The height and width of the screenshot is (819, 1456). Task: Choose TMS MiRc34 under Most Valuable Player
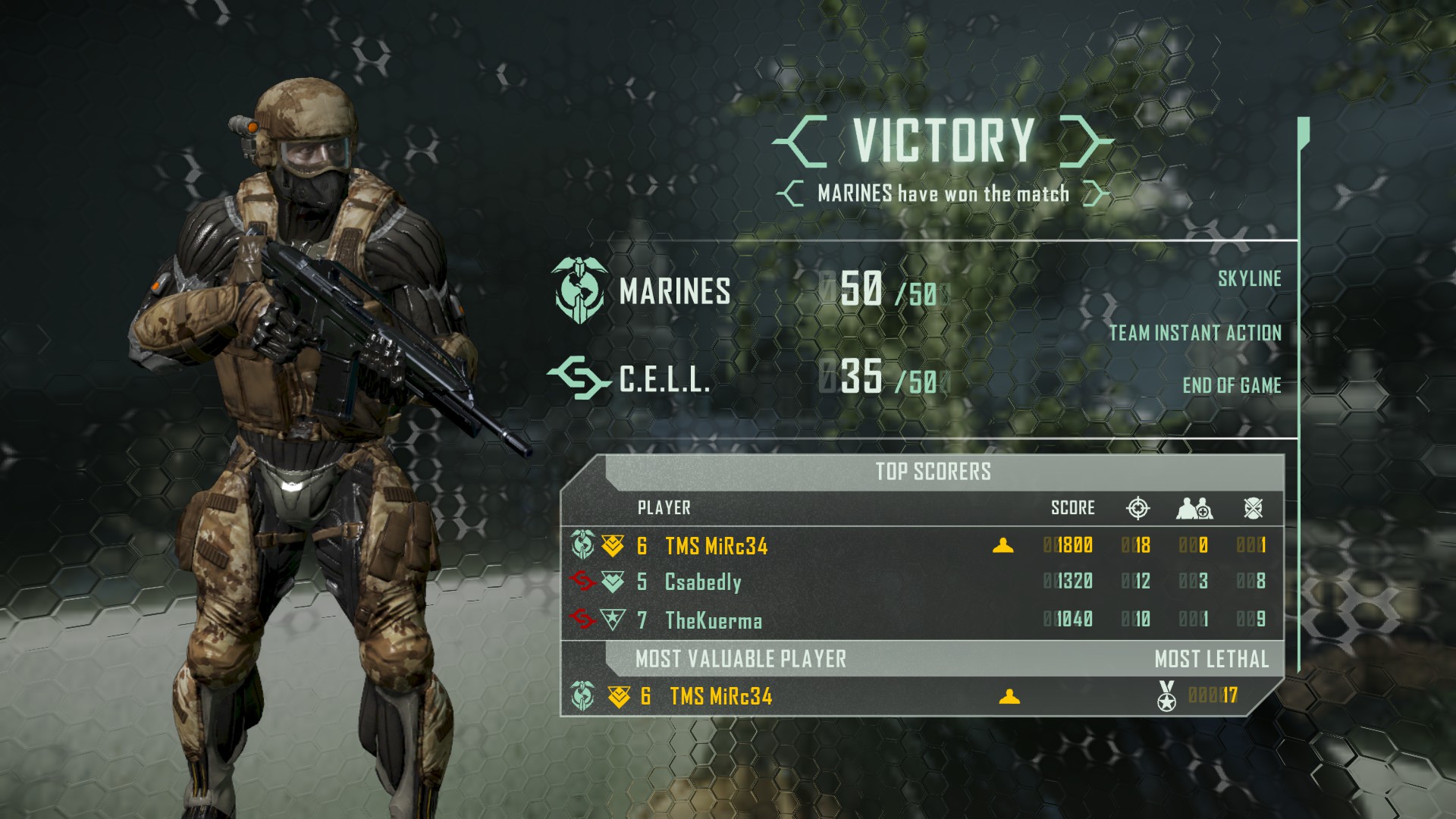point(720,696)
